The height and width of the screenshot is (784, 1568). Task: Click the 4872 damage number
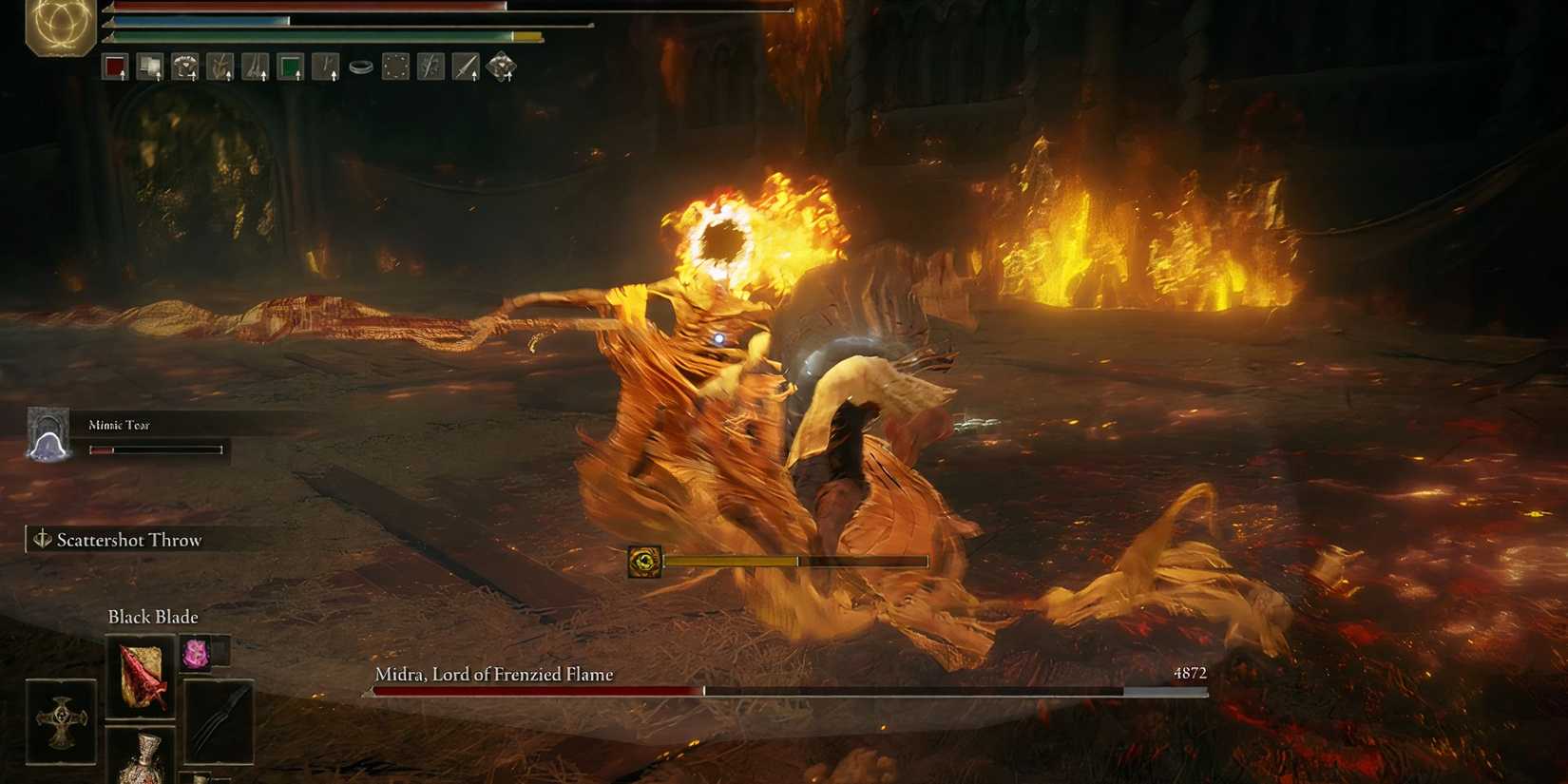(x=1189, y=673)
